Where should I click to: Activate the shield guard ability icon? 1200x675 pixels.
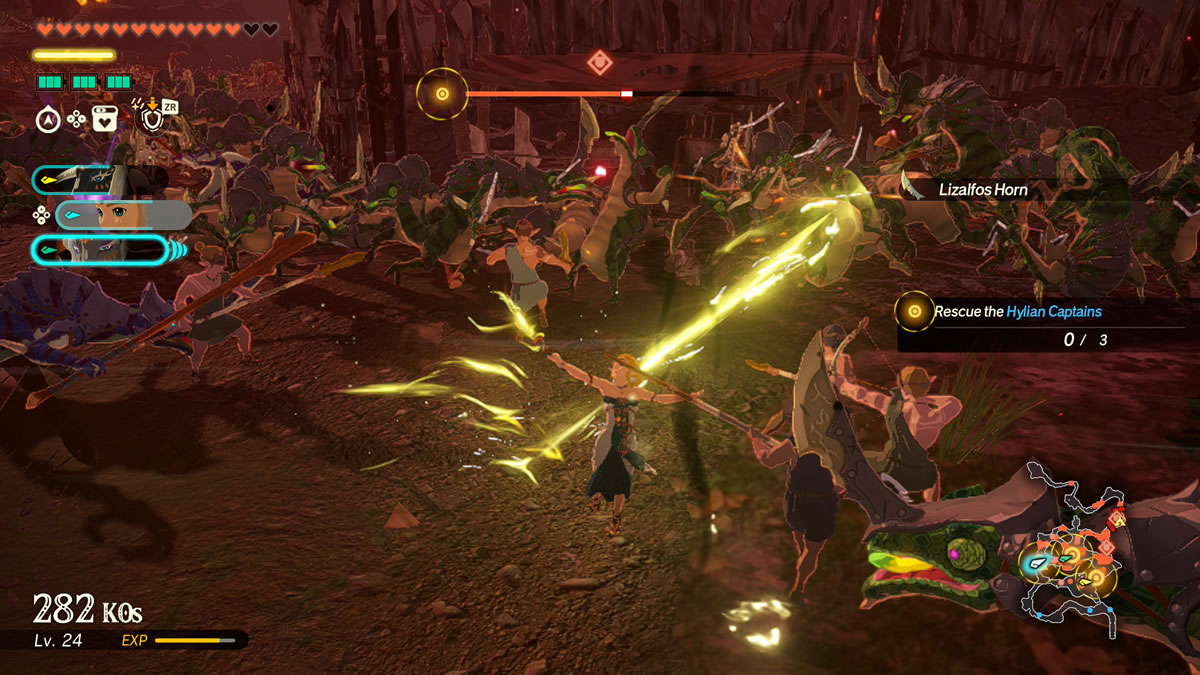[152, 119]
